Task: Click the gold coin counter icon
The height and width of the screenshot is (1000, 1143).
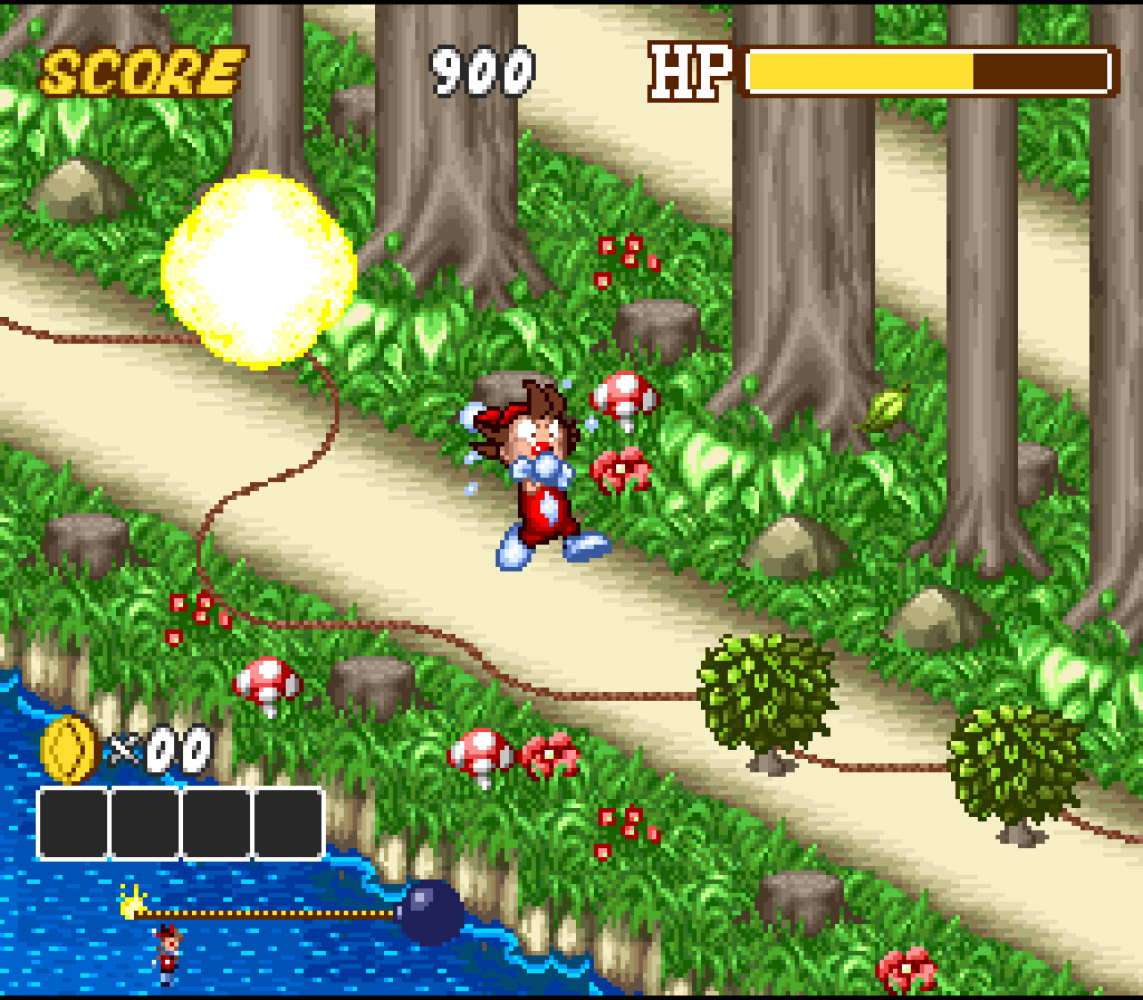Action: click(x=68, y=750)
